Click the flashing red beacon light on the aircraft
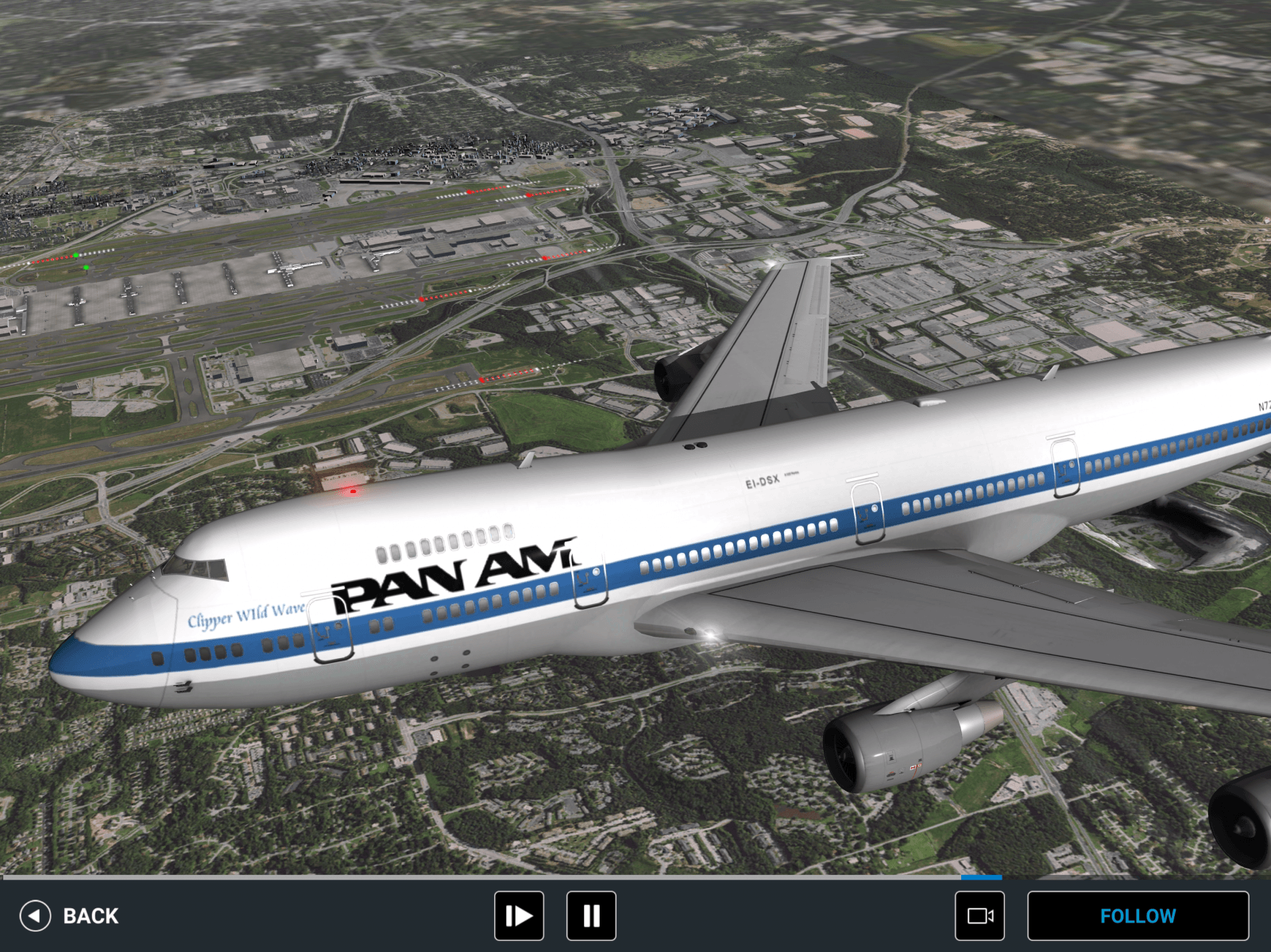The height and width of the screenshot is (952, 1271). tap(352, 491)
